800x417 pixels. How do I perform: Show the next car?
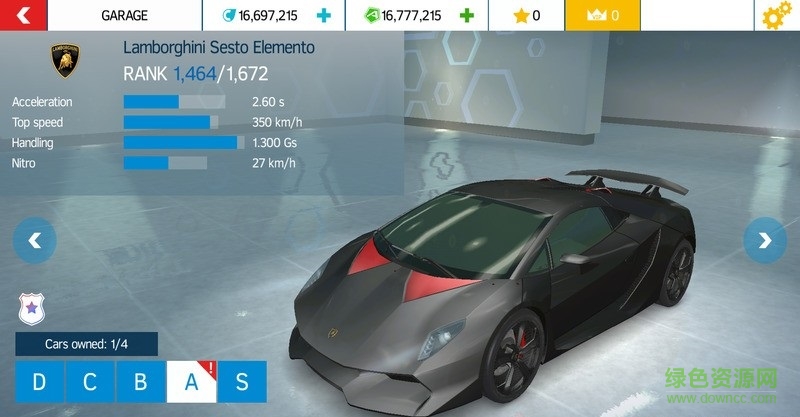(765, 240)
